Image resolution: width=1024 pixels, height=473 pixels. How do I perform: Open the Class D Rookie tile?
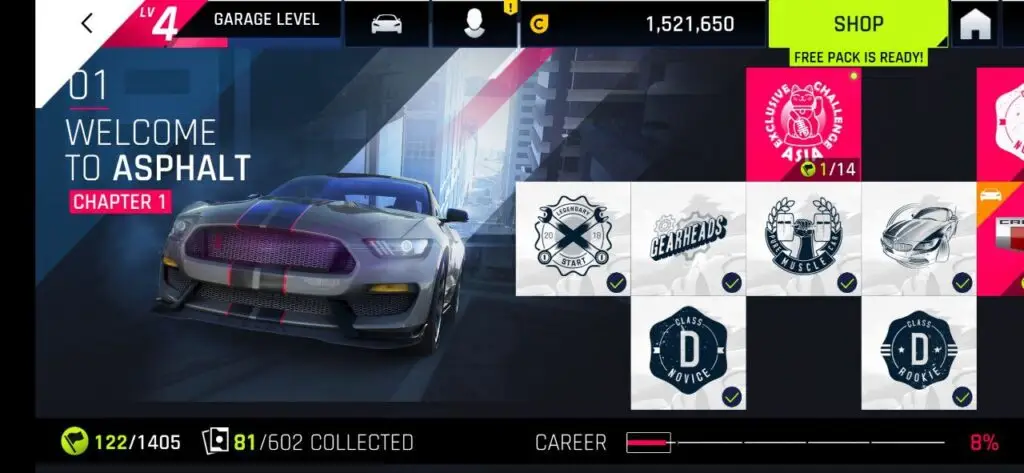918,352
